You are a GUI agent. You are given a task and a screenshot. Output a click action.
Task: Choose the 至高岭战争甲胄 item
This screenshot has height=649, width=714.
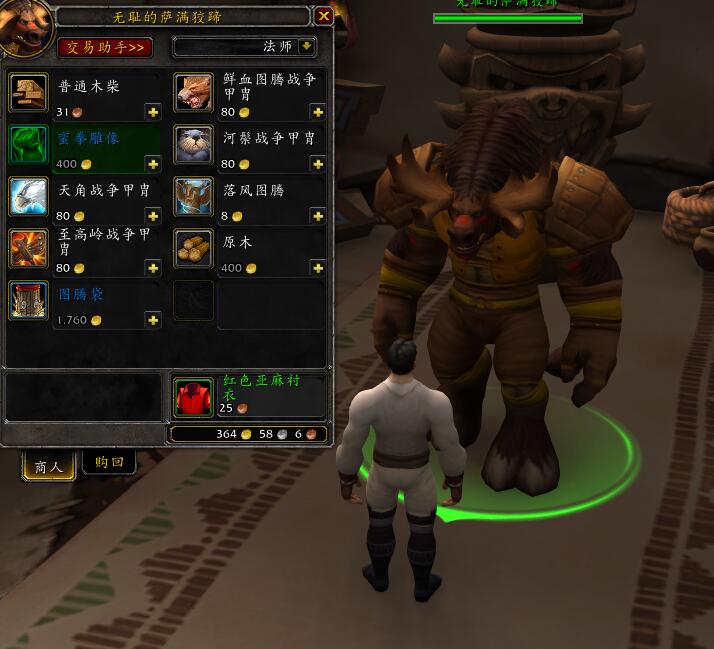coord(29,249)
